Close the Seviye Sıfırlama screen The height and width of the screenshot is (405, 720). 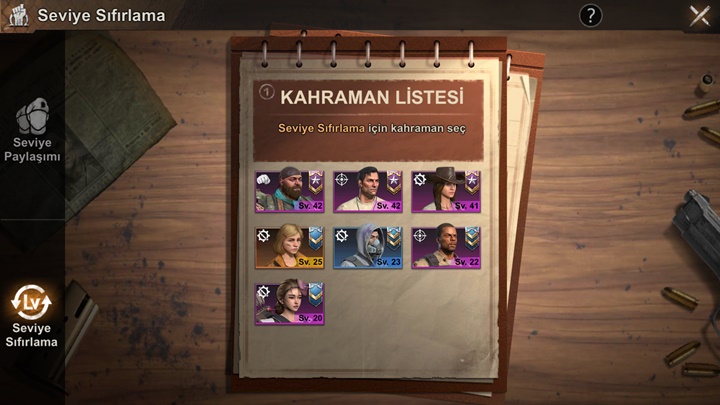699,15
